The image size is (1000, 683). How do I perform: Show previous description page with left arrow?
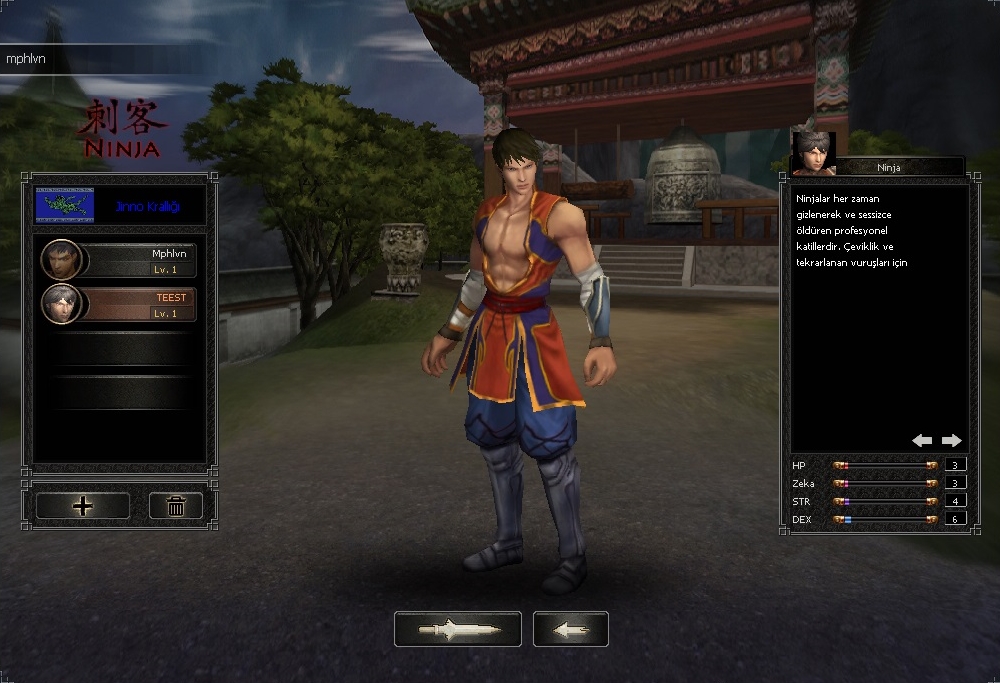tap(922, 440)
